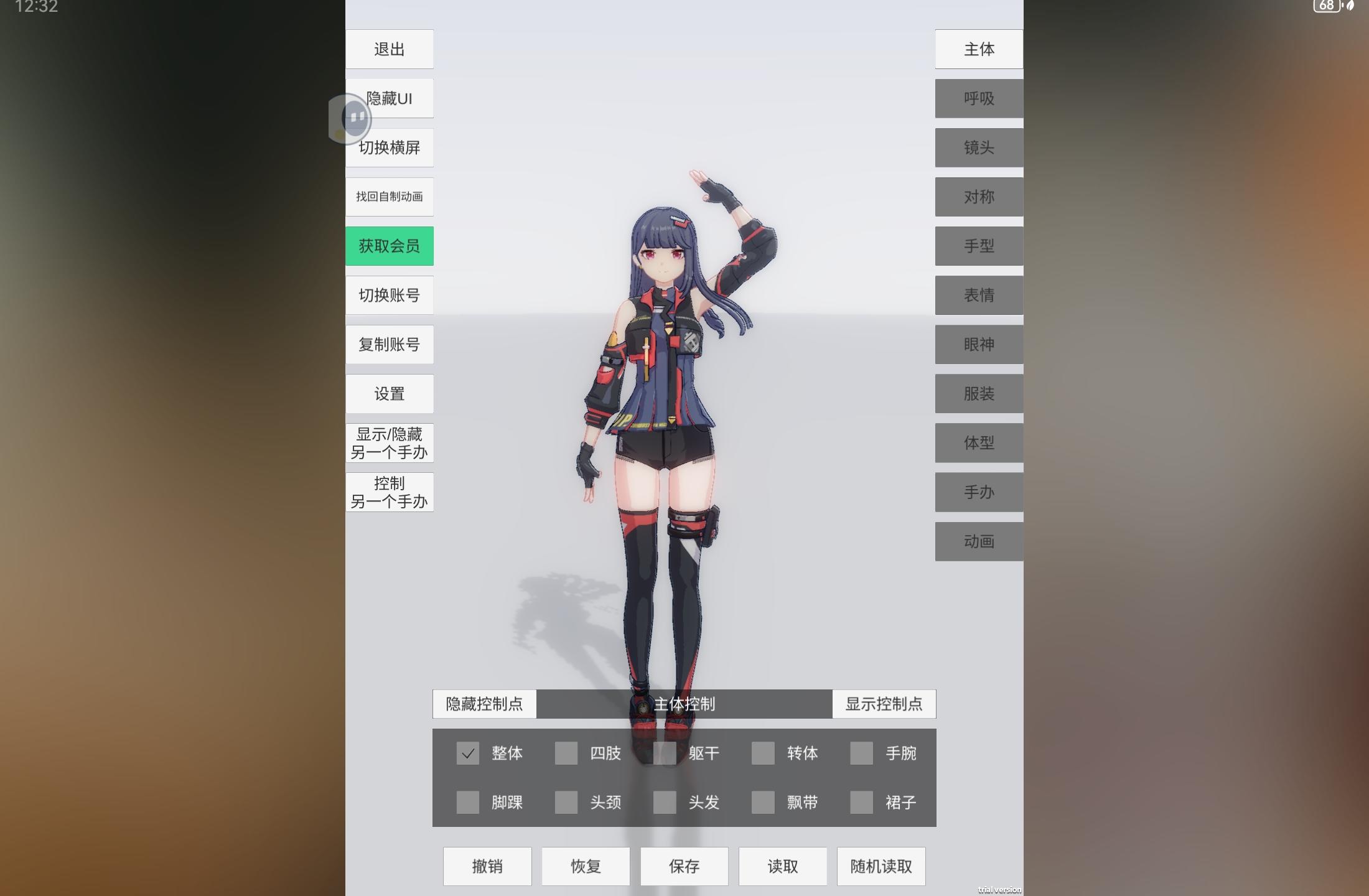Switch to the 动画 animation panel
This screenshot has width=1369, height=896.
pos(978,541)
